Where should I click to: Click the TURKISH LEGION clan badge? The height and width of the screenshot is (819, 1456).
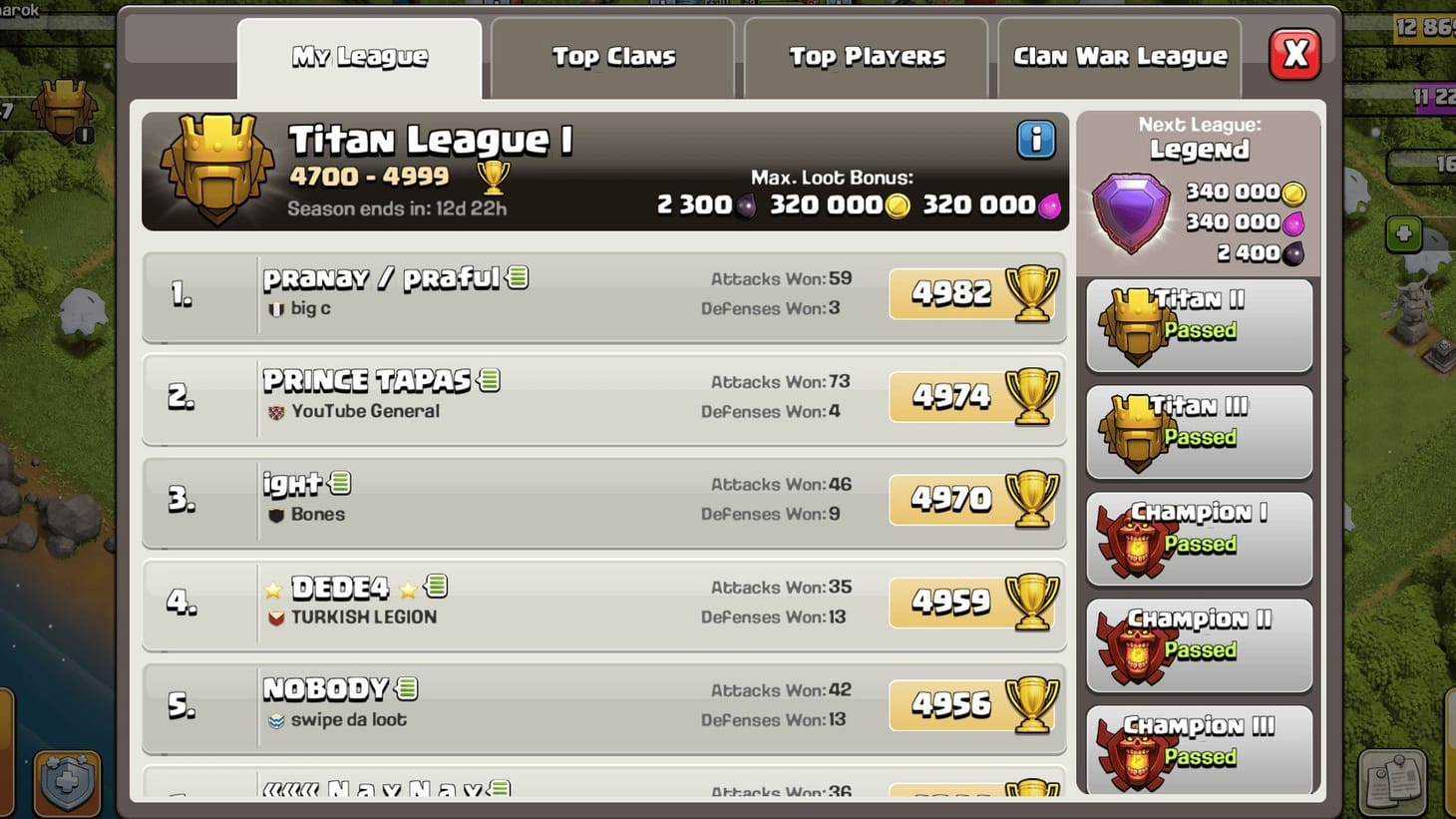277,616
